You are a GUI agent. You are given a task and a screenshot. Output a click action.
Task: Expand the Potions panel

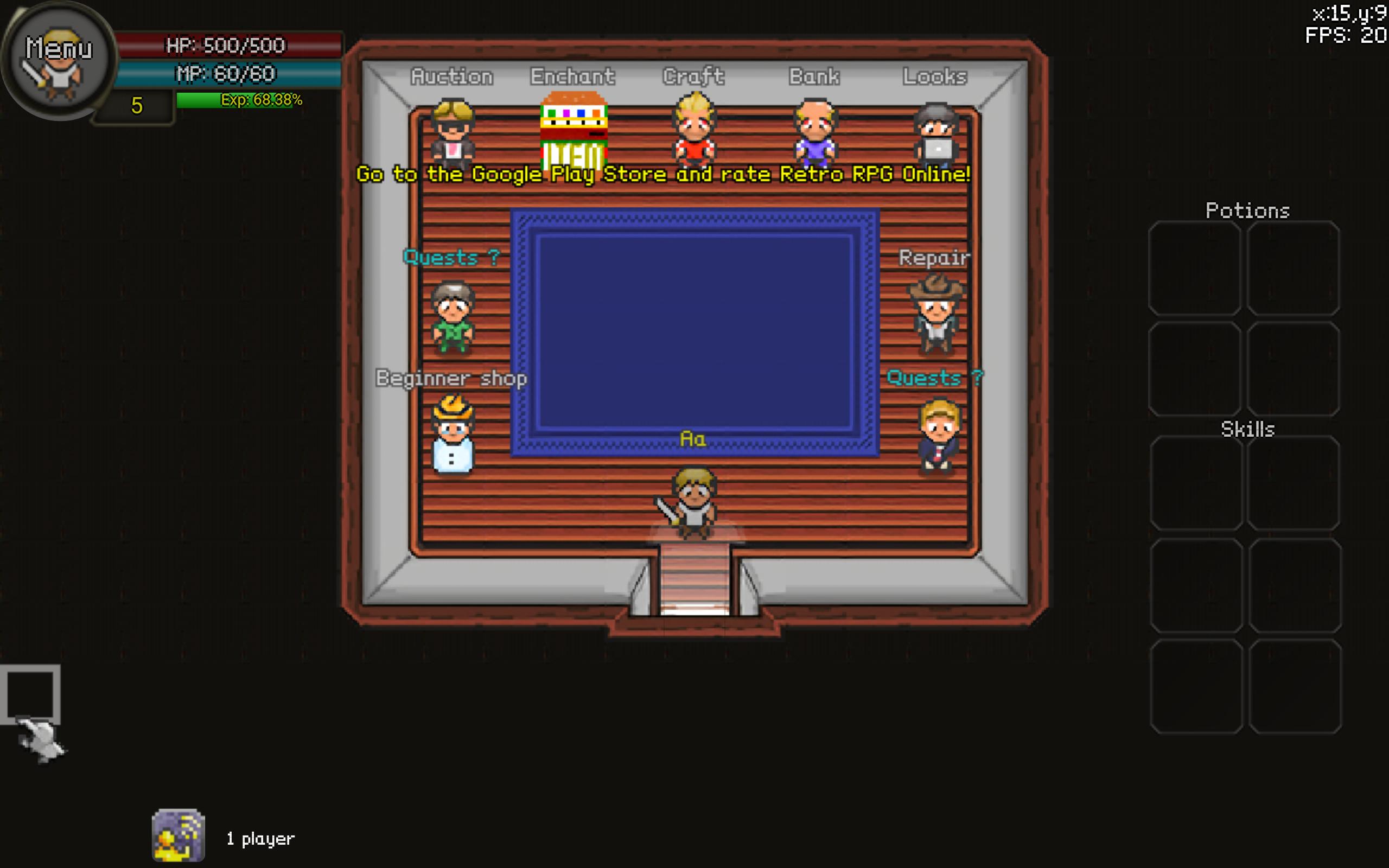[1247, 209]
